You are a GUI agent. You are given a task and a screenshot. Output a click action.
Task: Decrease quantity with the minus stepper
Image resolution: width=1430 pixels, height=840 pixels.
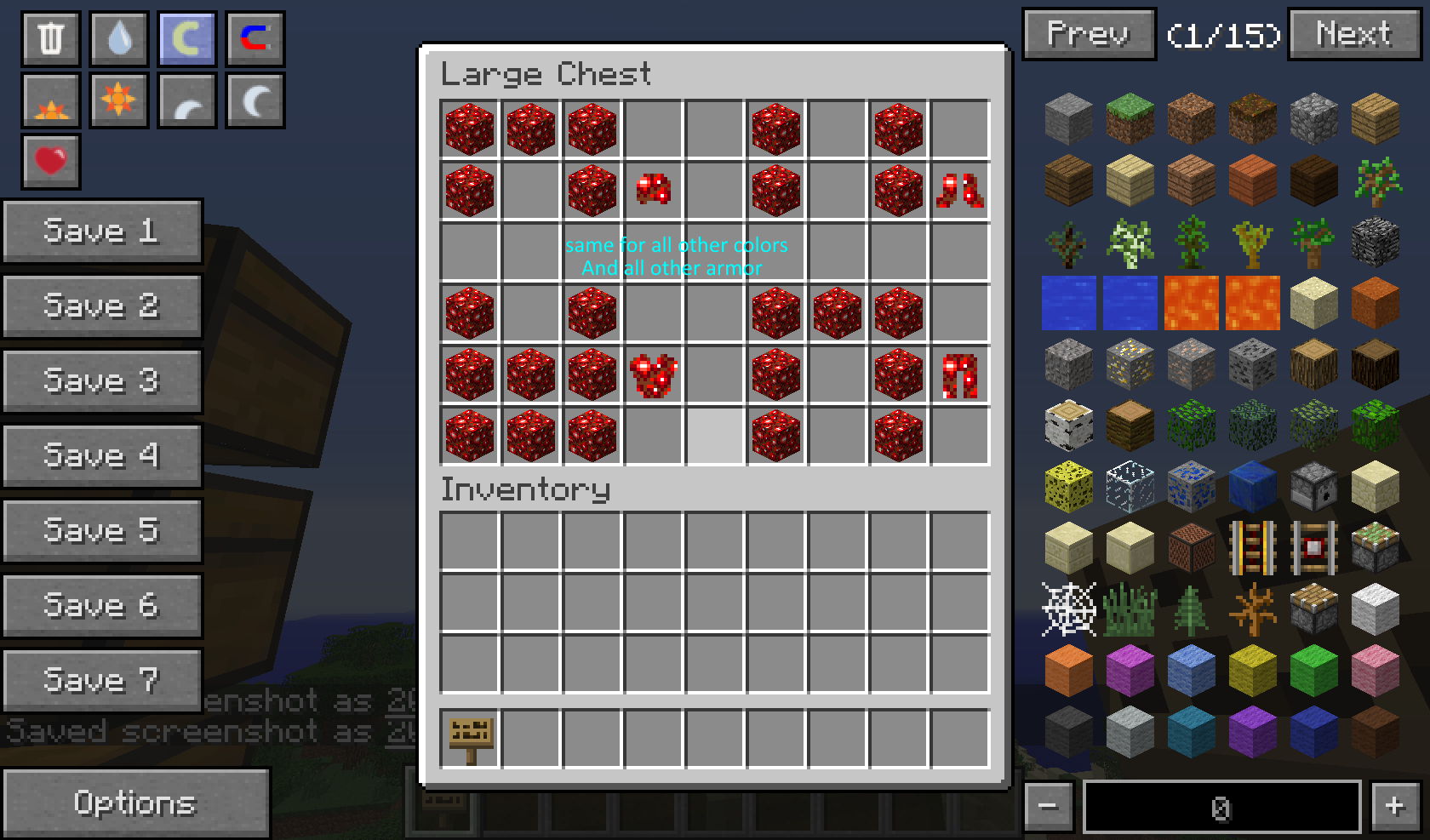pos(1049,805)
